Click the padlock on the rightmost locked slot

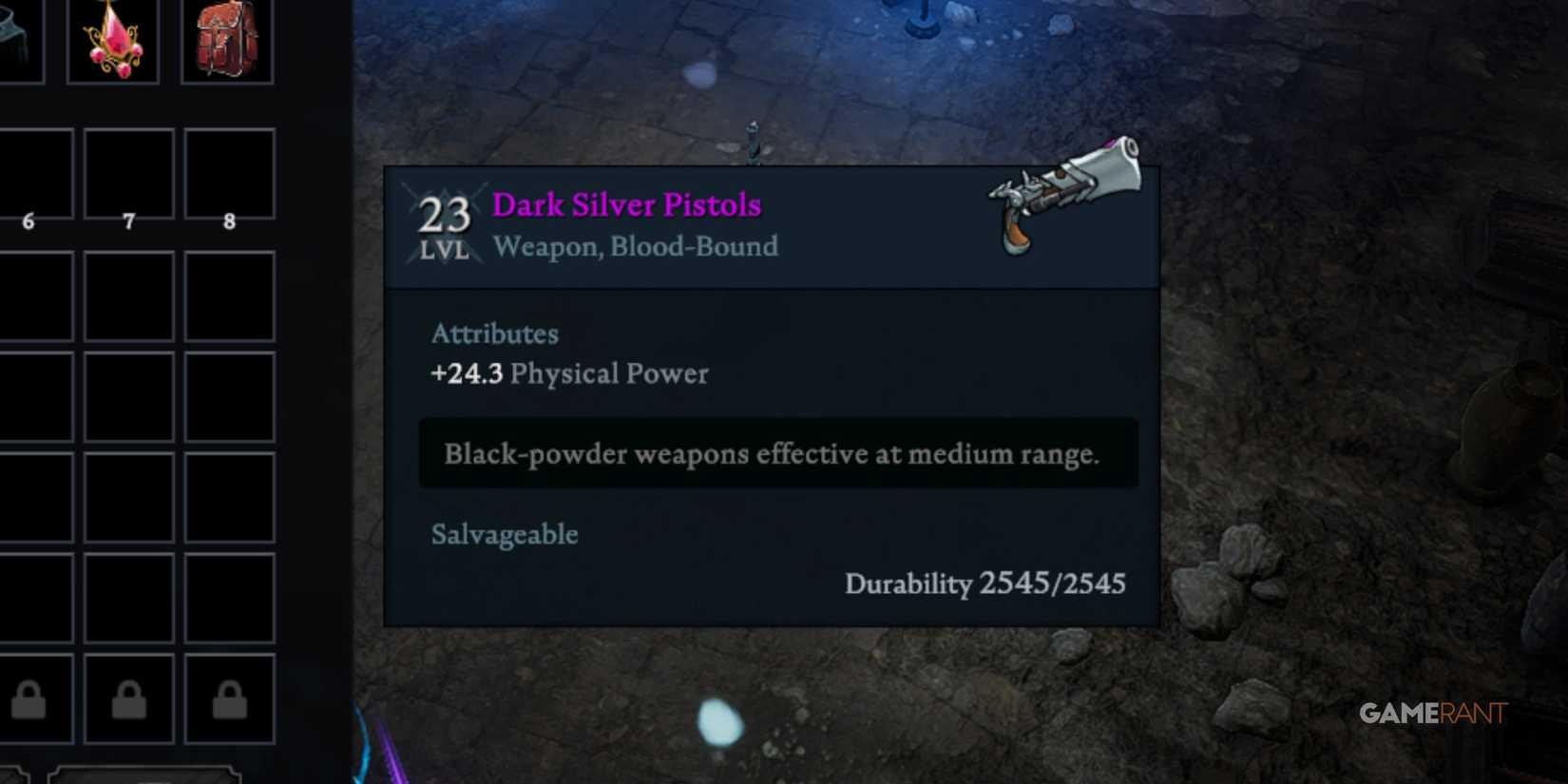click(x=229, y=698)
